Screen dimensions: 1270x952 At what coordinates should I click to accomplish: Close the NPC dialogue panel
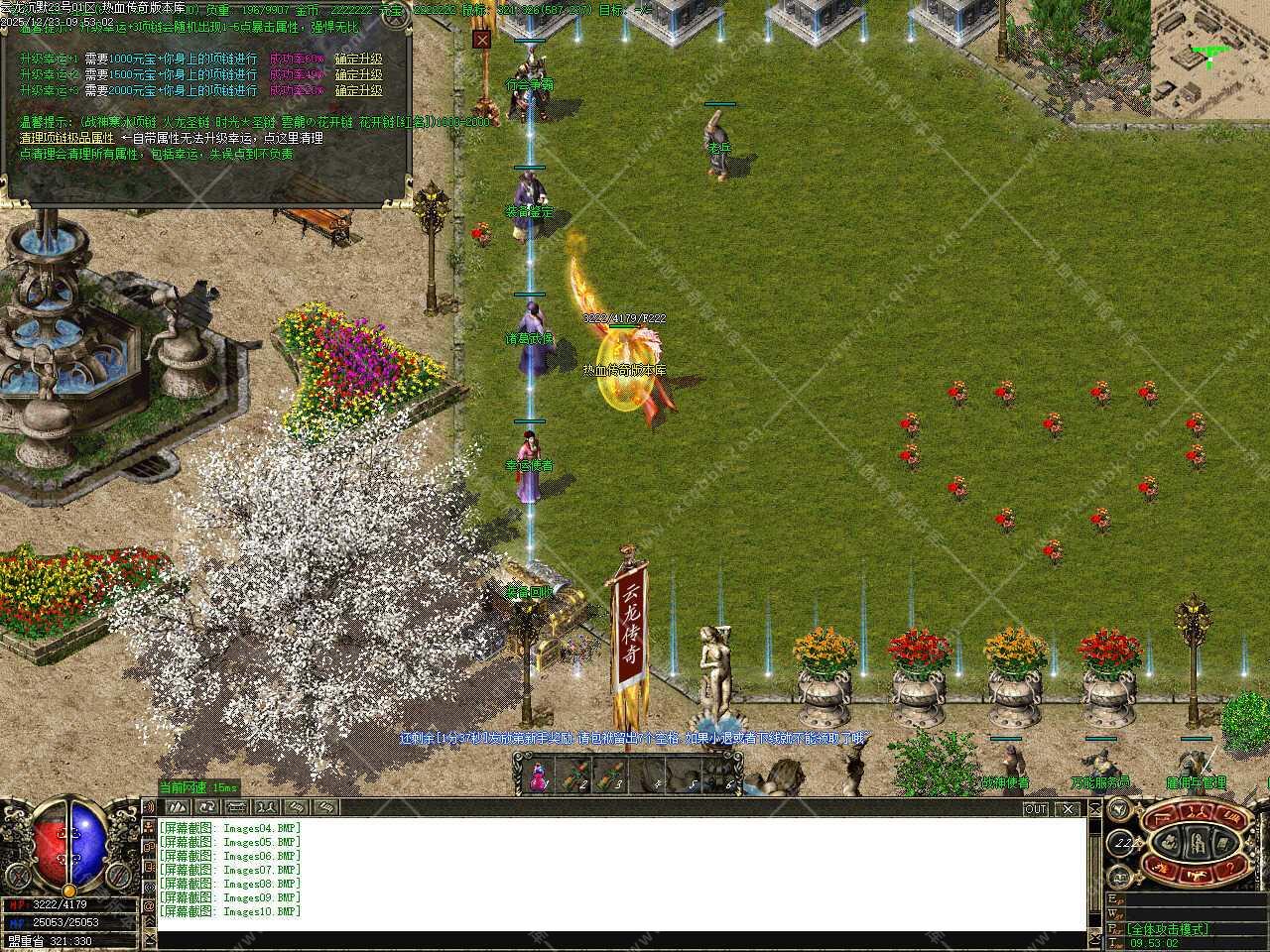click(481, 40)
